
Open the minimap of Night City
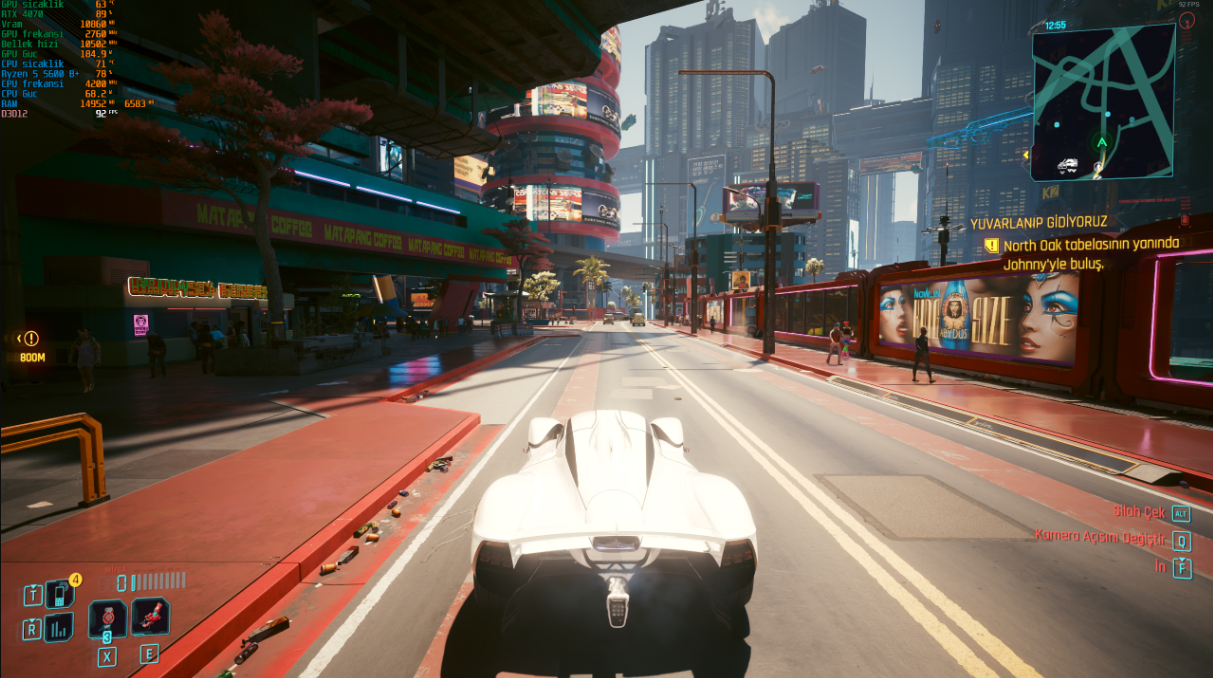pos(1103,101)
